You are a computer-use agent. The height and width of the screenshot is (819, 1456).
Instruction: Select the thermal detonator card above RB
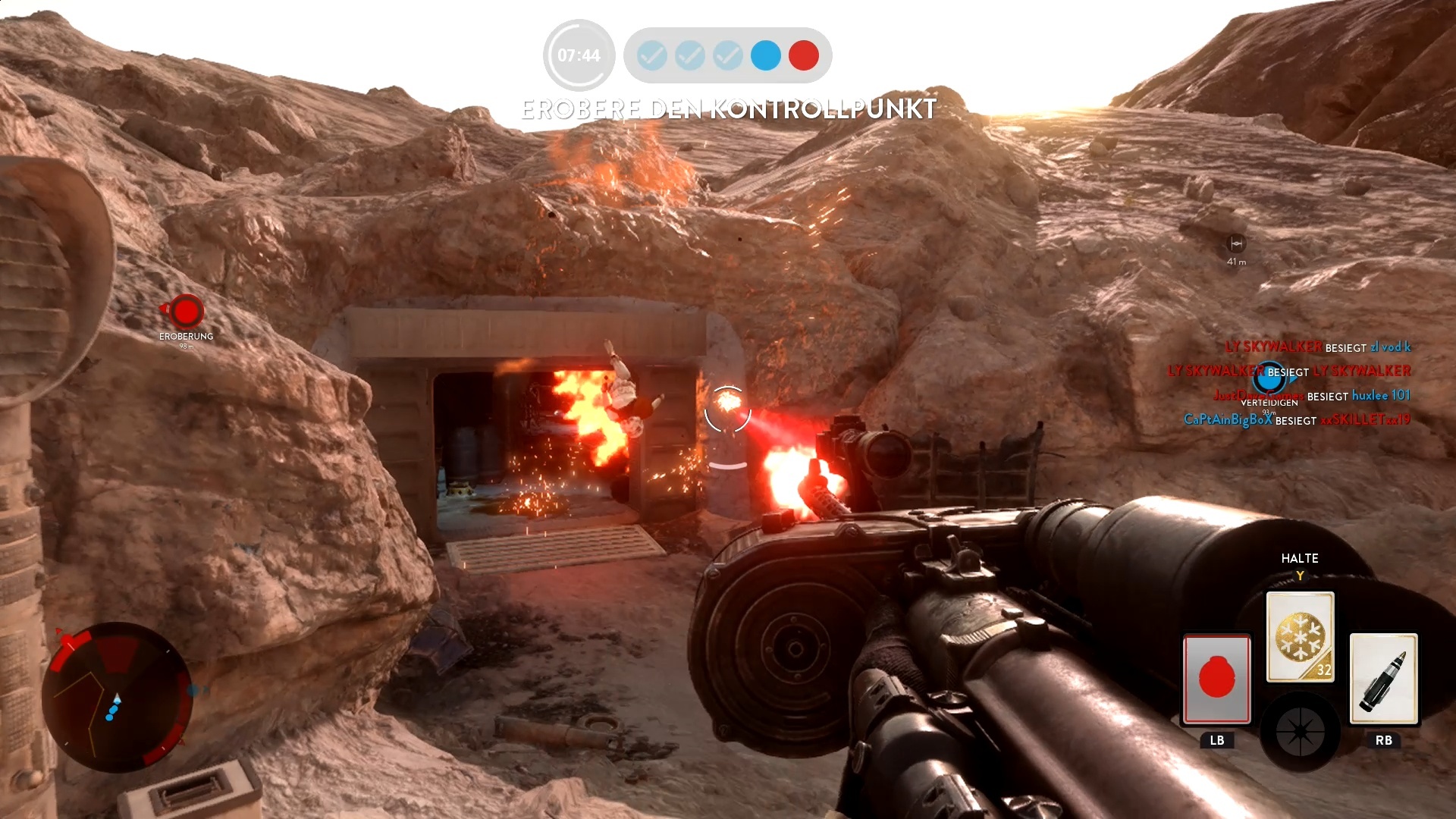click(1385, 681)
